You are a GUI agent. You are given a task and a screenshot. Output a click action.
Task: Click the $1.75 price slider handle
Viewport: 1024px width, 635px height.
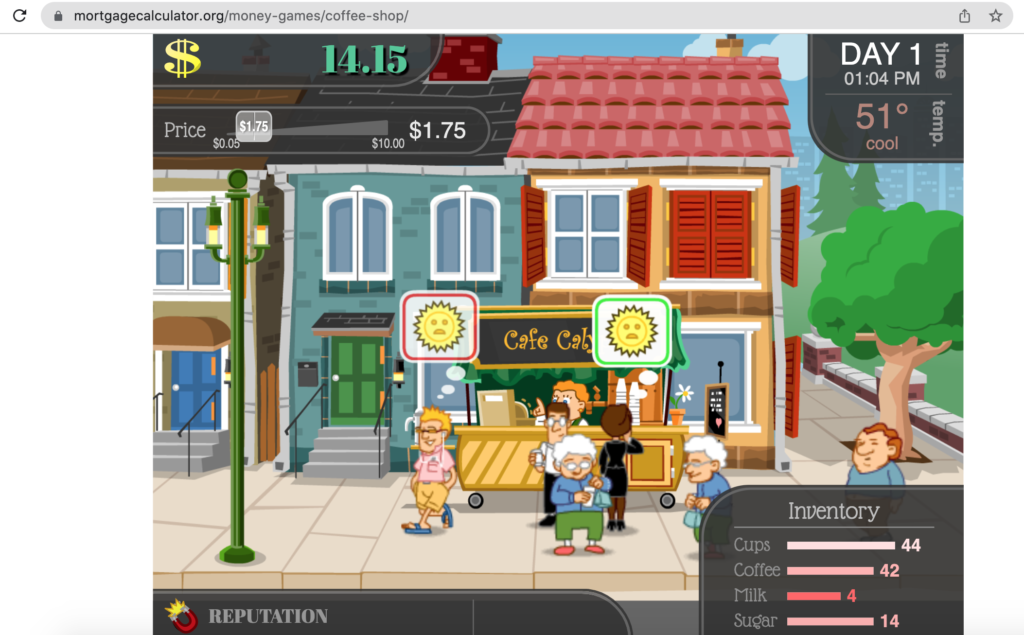click(x=254, y=126)
